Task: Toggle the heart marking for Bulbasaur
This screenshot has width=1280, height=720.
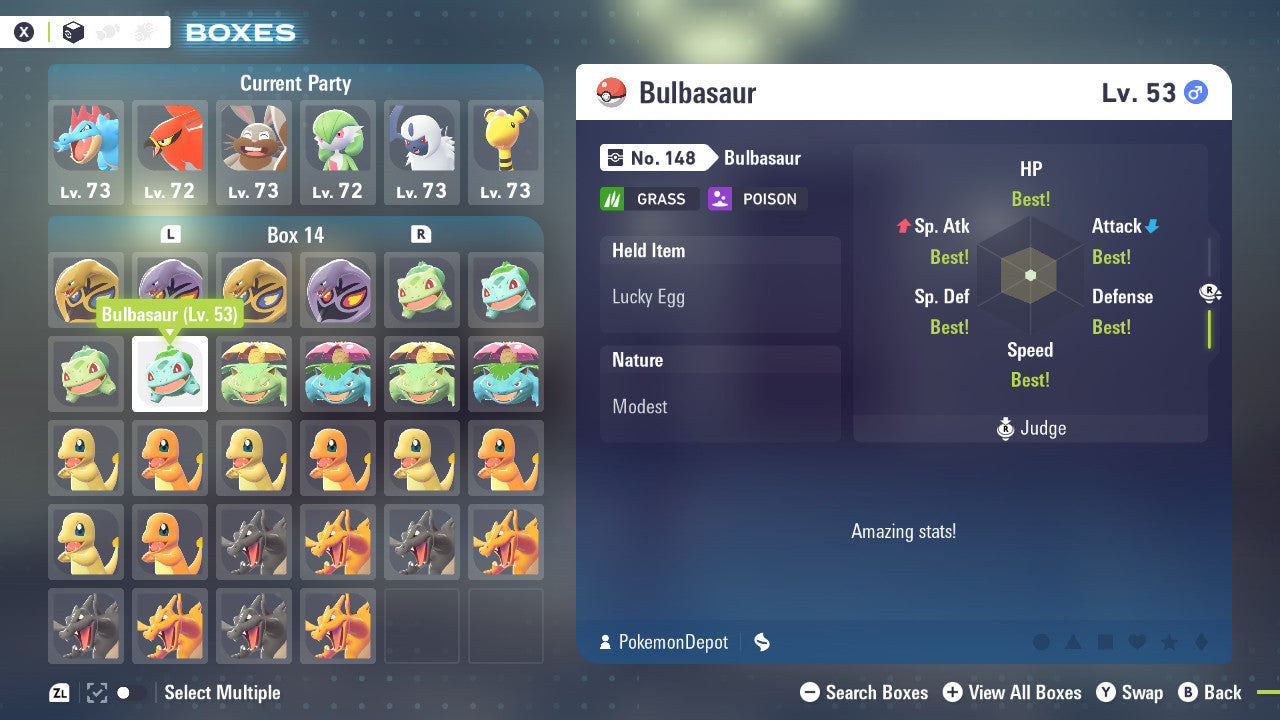Action: (1137, 642)
